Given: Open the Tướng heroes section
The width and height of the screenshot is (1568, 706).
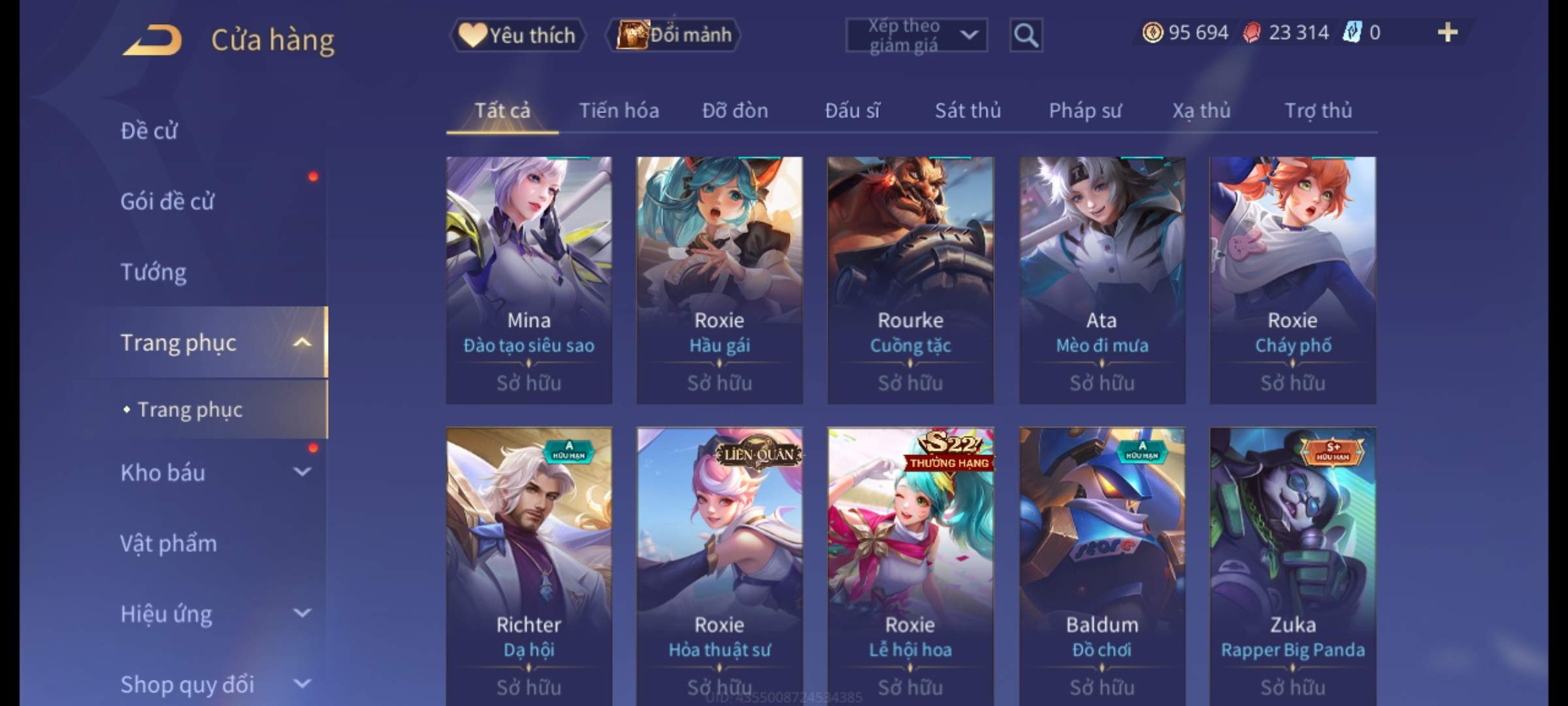Looking at the screenshot, I should pyautogui.click(x=154, y=272).
